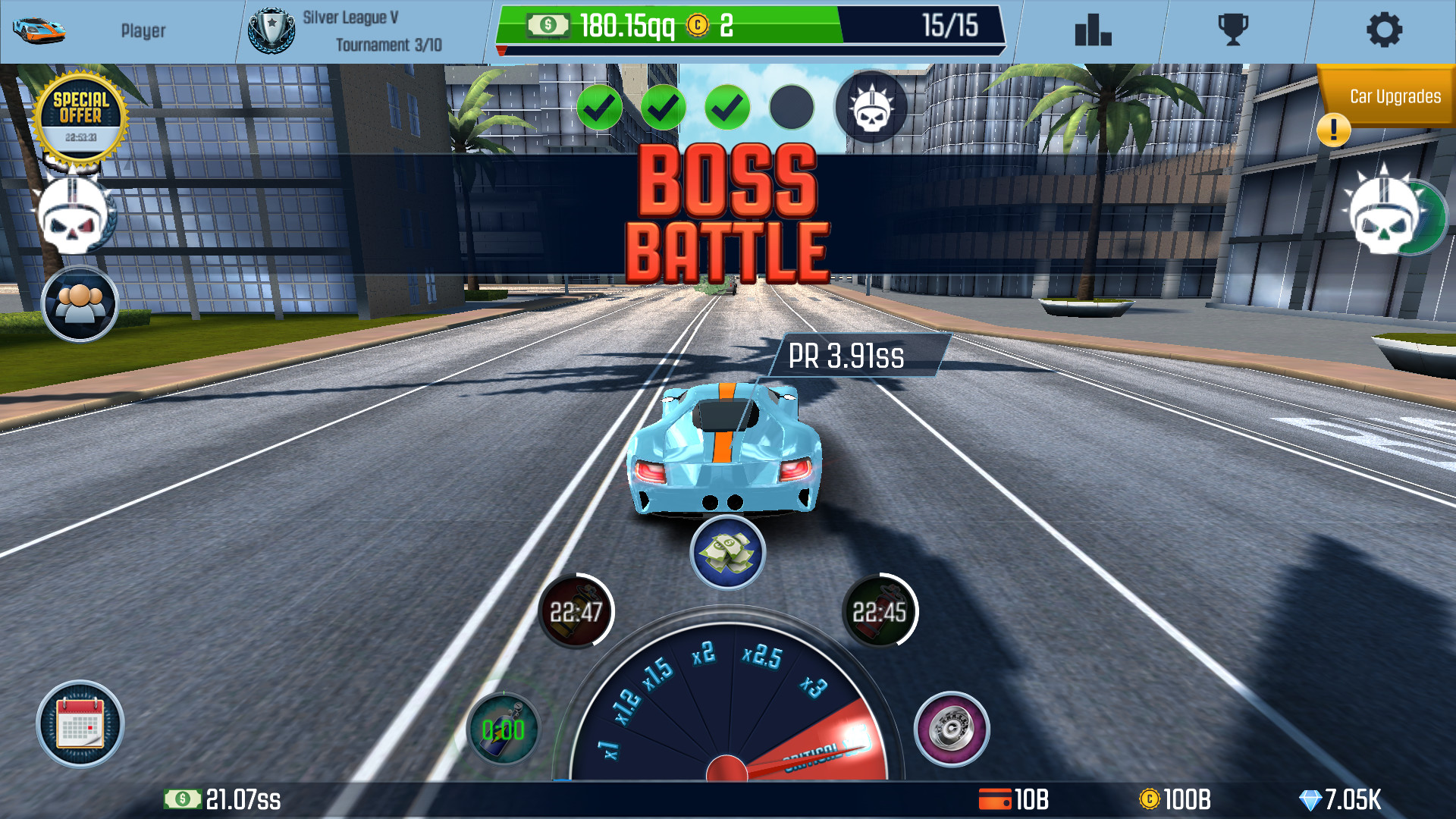
Task: Open the friends/team panel
Action: coord(80,303)
